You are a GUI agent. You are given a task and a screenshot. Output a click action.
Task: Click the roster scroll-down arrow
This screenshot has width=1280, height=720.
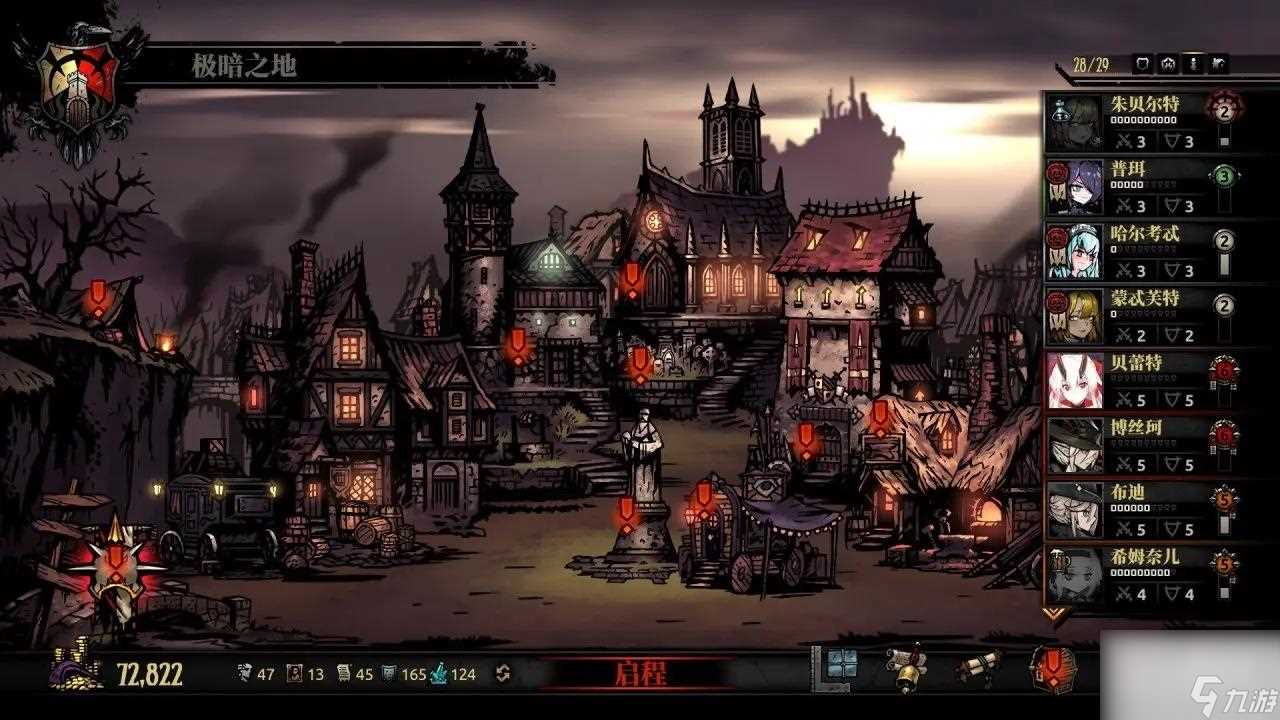[1055, 613]
